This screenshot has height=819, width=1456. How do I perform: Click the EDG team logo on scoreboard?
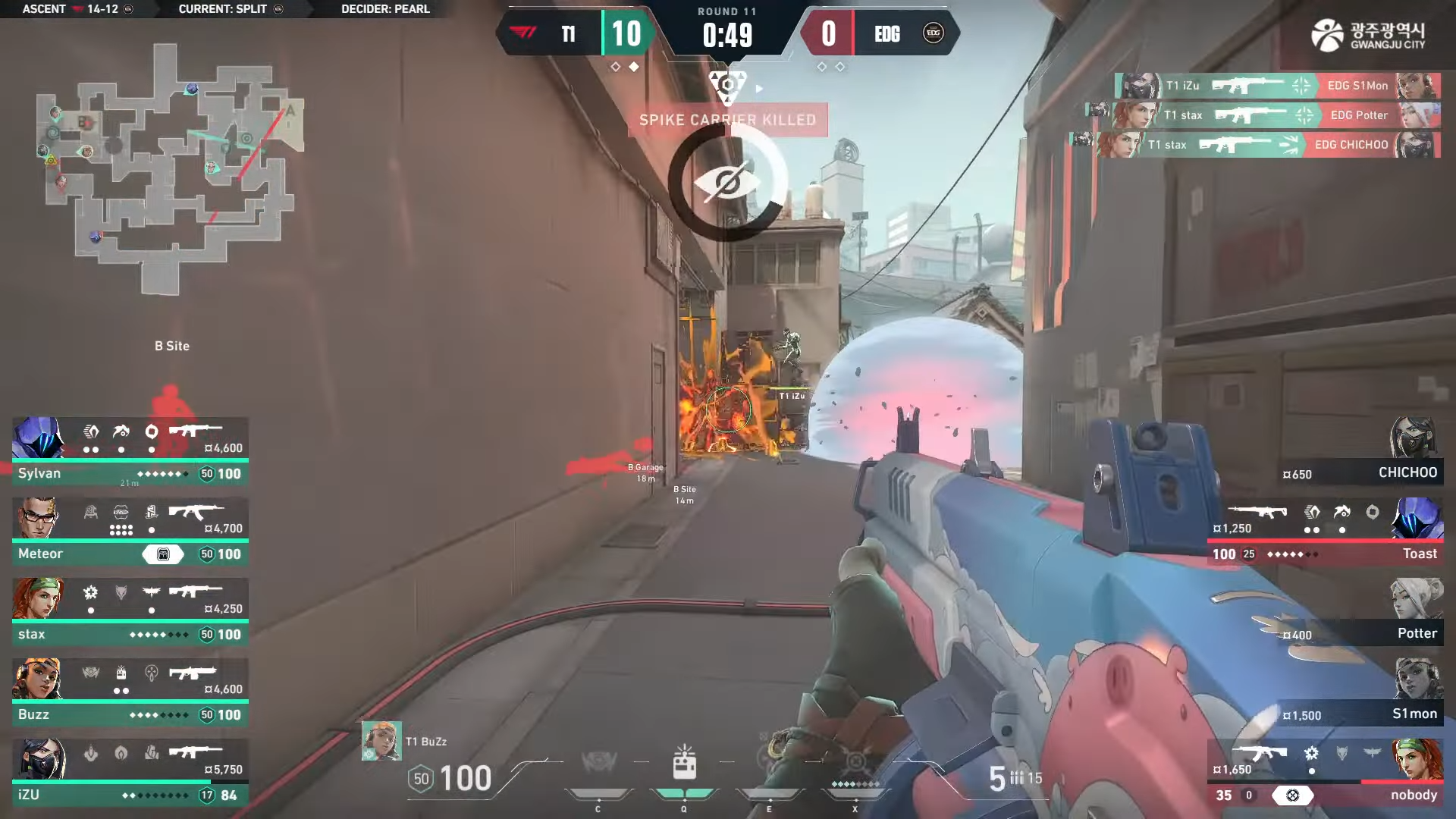(x=933, y=33)
